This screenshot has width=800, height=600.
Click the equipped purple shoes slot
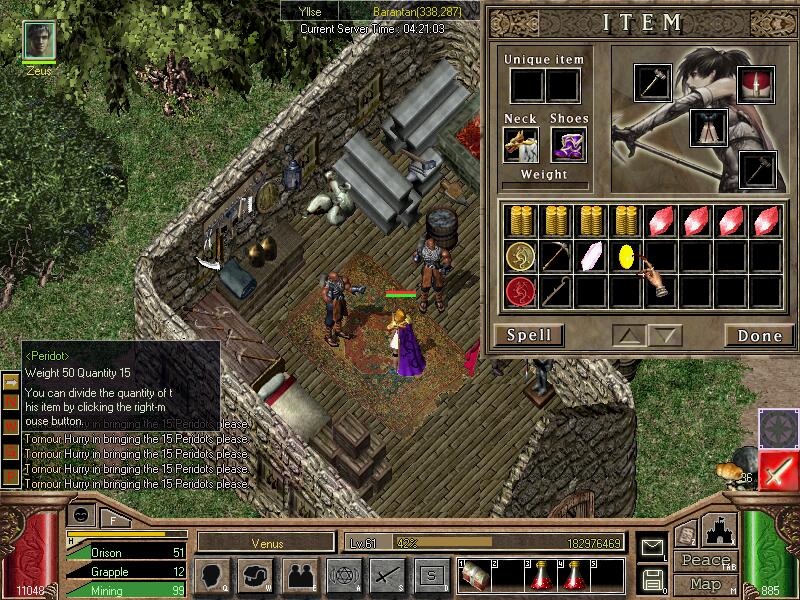pos(568,145)
